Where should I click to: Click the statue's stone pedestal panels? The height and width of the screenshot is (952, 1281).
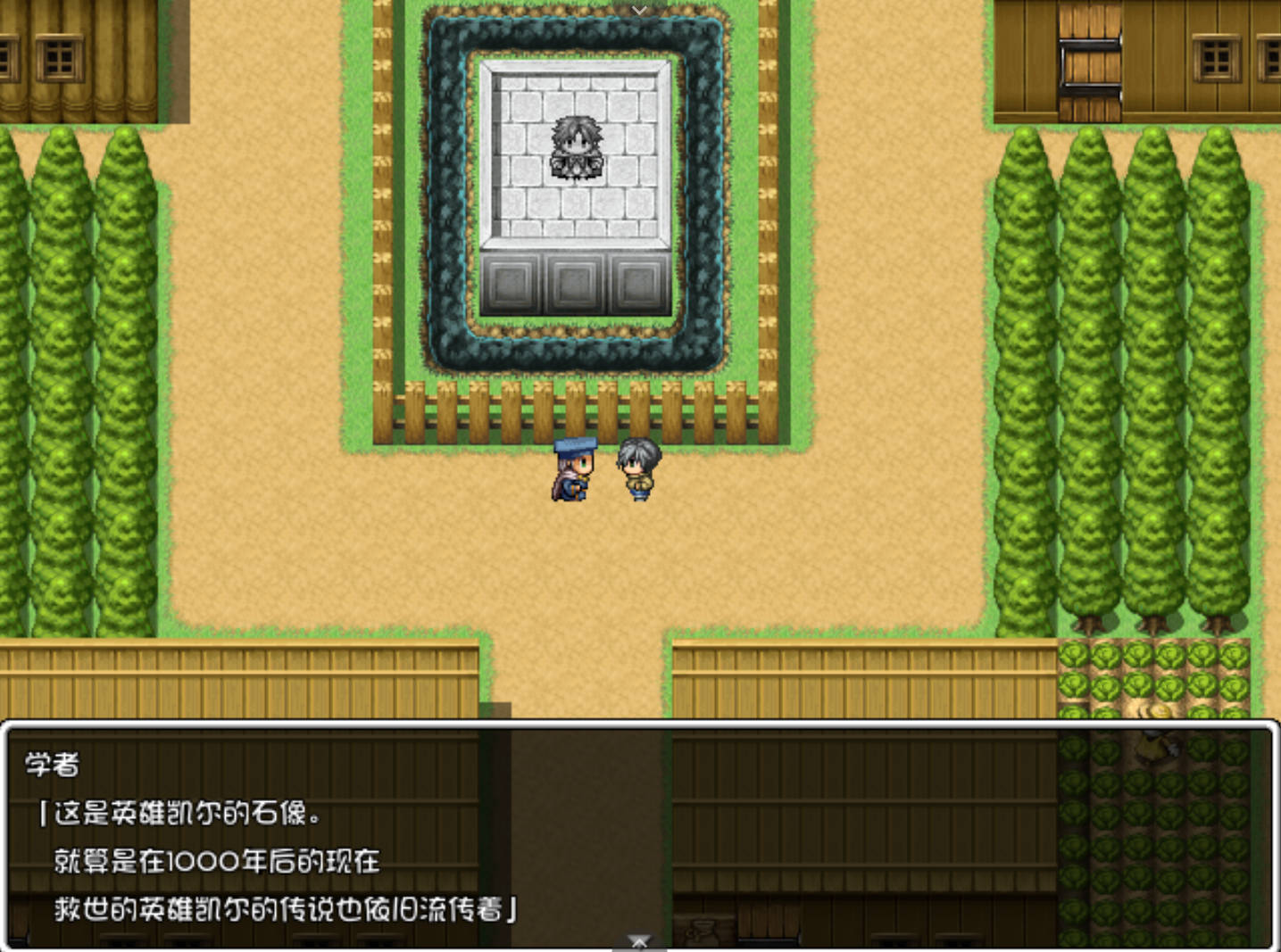click(576, 281)
